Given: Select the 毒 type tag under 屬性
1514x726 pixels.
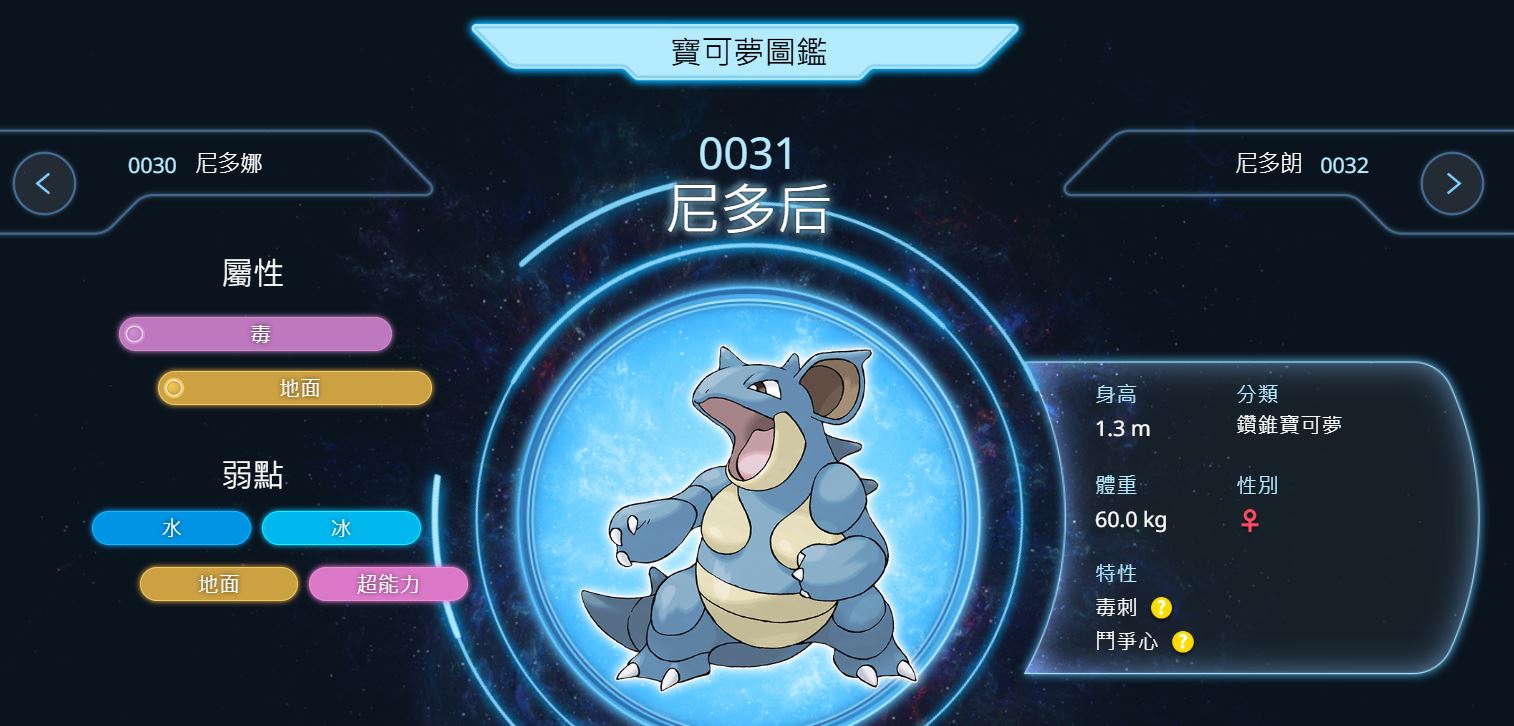Looking at the screenshot, I should click(x=255, y=334).
